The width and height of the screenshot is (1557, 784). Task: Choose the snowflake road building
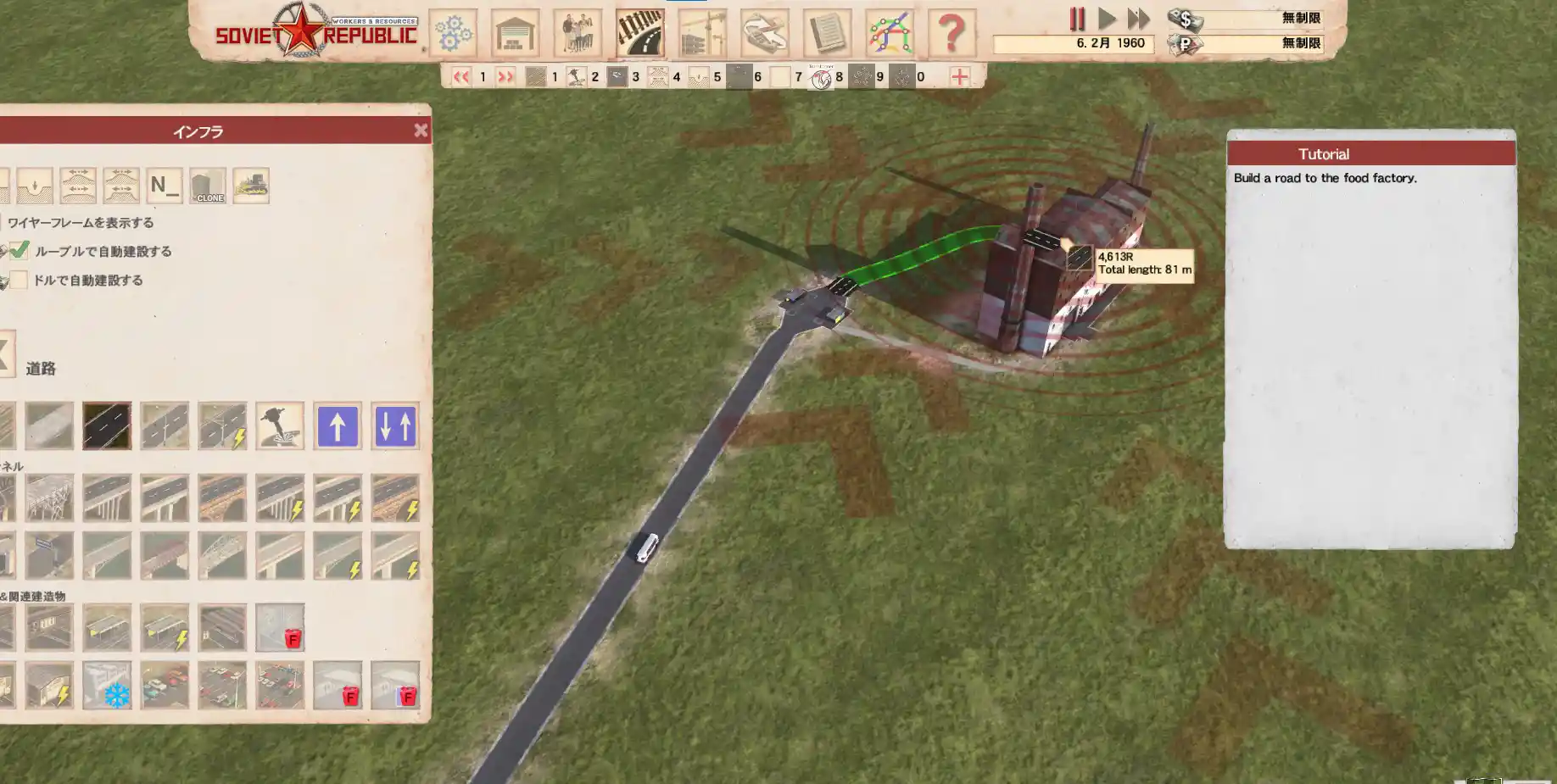point(107,685)
